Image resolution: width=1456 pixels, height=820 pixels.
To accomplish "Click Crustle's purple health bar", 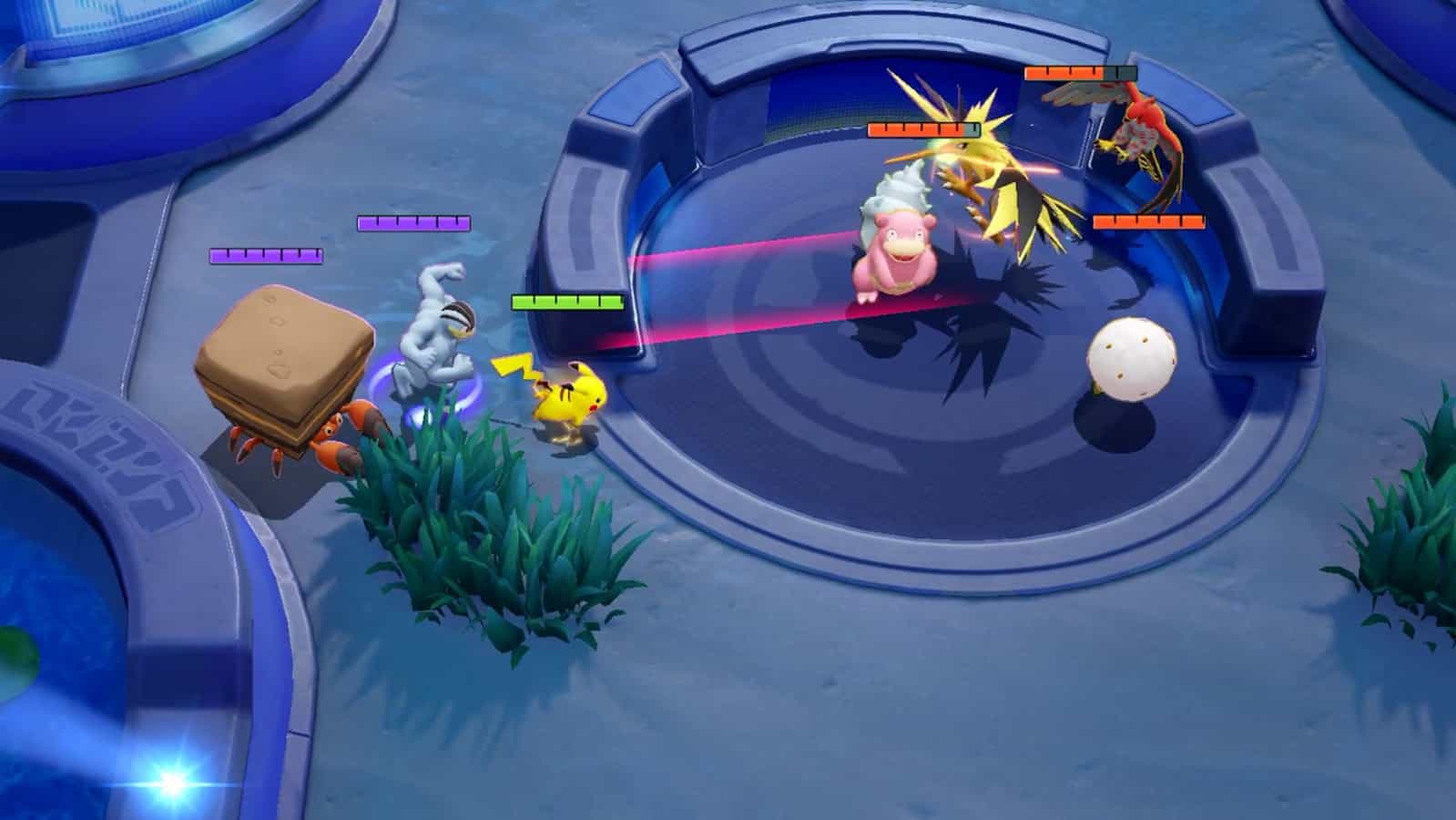I will pyautogui.click(x=264, y=256).
